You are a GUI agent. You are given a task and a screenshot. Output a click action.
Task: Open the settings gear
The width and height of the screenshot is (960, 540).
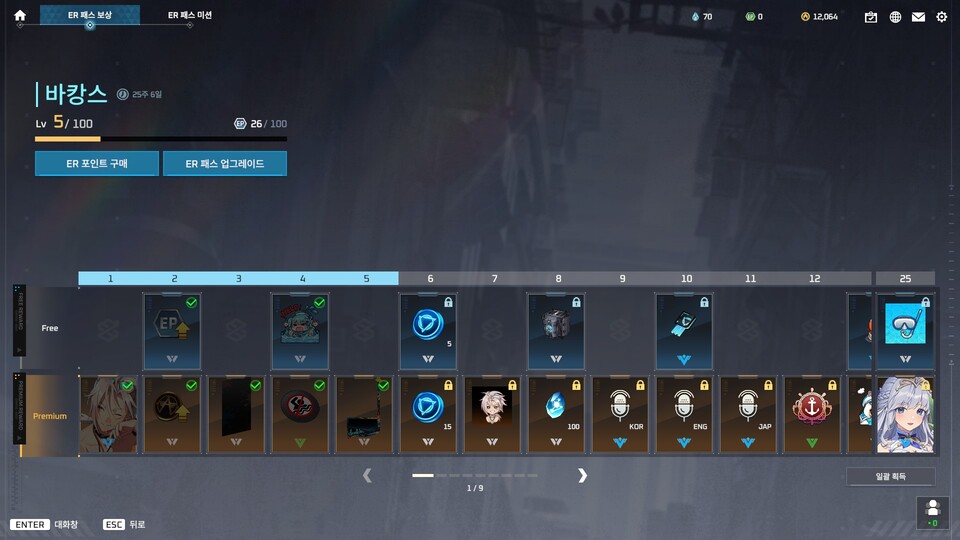tap(941, 17)
